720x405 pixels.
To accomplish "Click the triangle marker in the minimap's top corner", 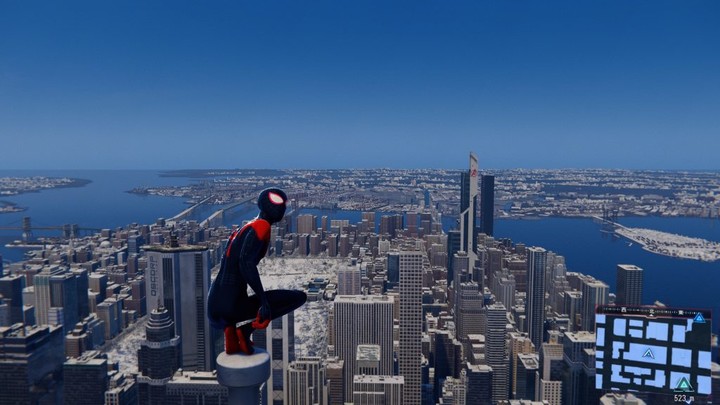I will click(699, 318).
